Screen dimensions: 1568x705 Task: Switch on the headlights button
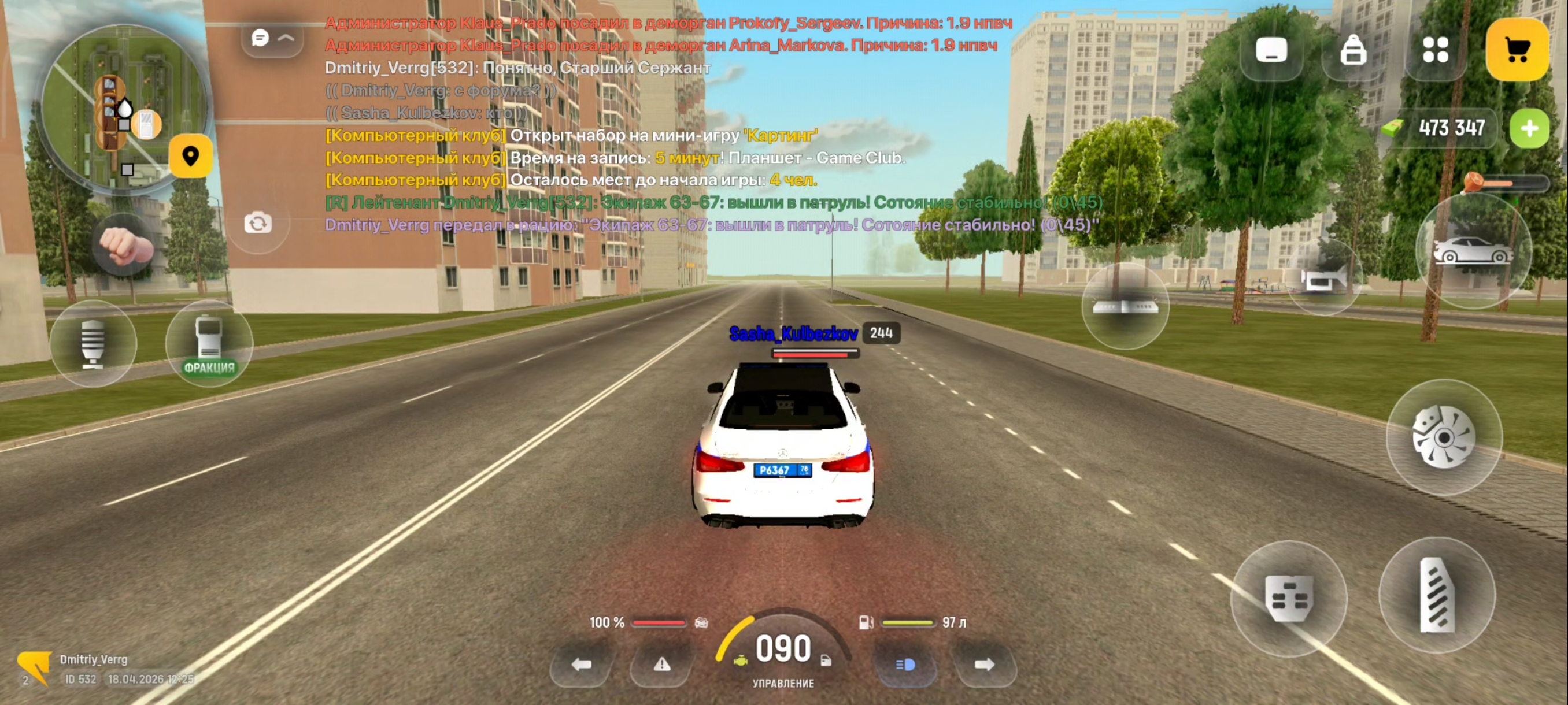905,664
